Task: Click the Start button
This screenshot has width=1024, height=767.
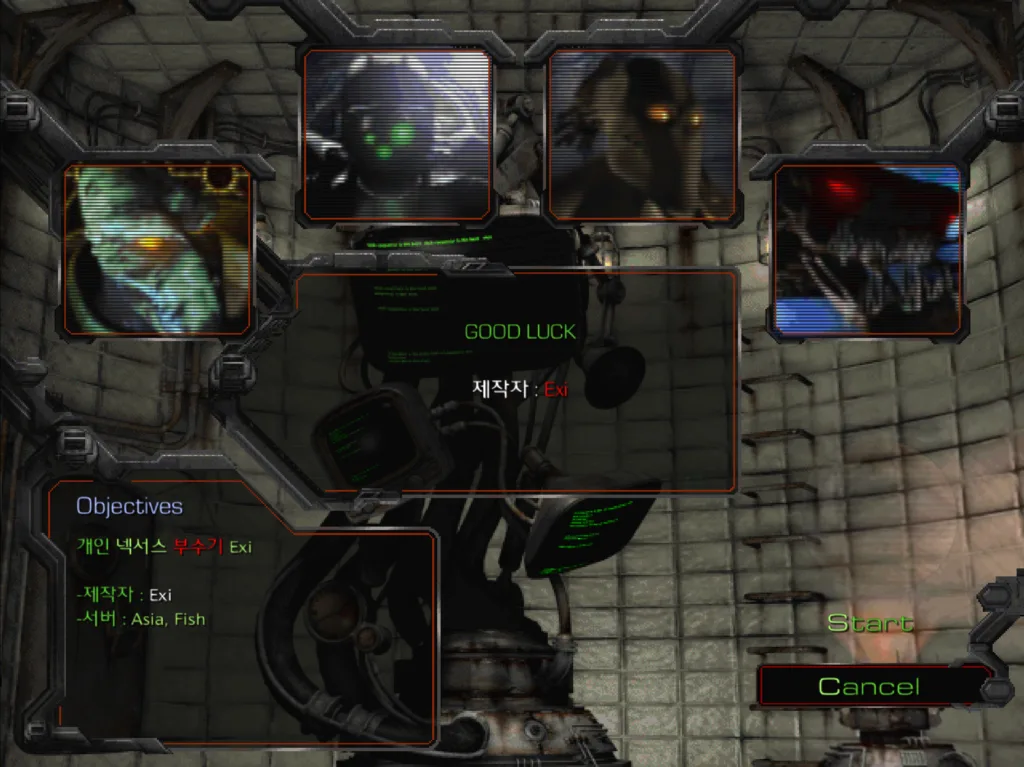Action: pos(870,624)
